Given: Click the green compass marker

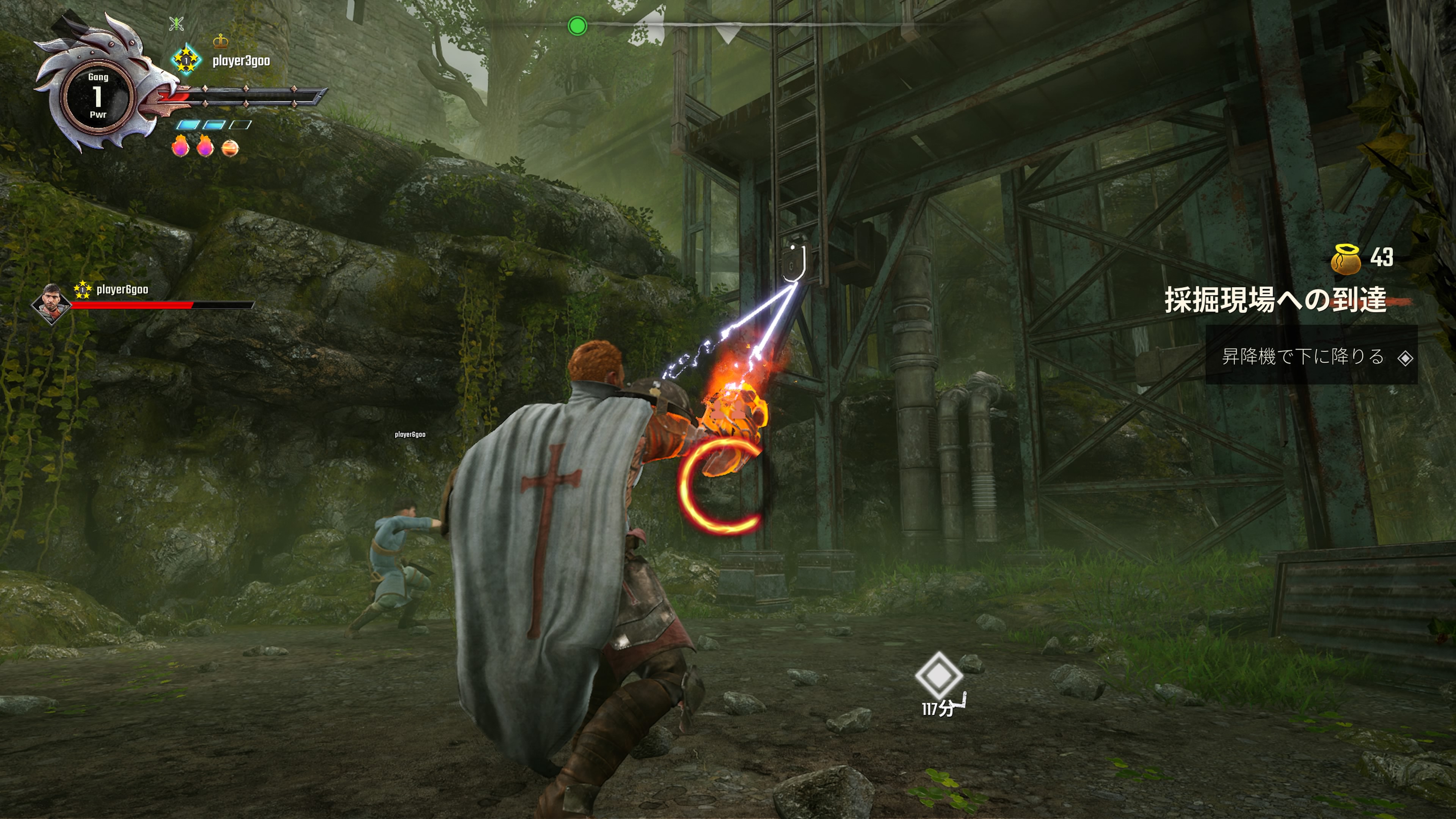Looking at the screenshot, I should point(577,26).
